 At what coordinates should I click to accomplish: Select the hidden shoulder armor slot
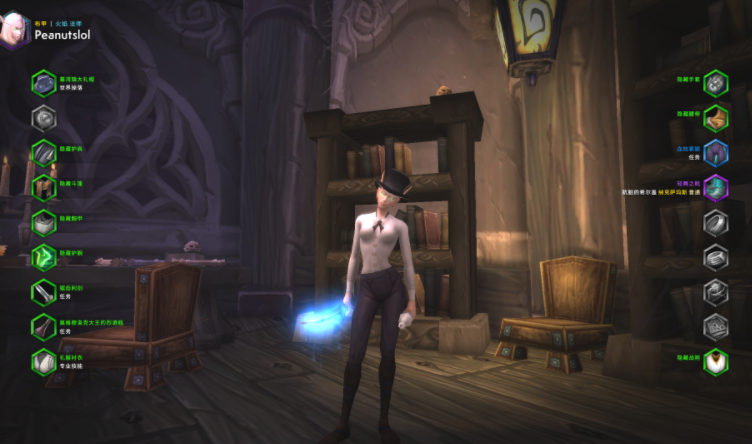click(43, 153)
